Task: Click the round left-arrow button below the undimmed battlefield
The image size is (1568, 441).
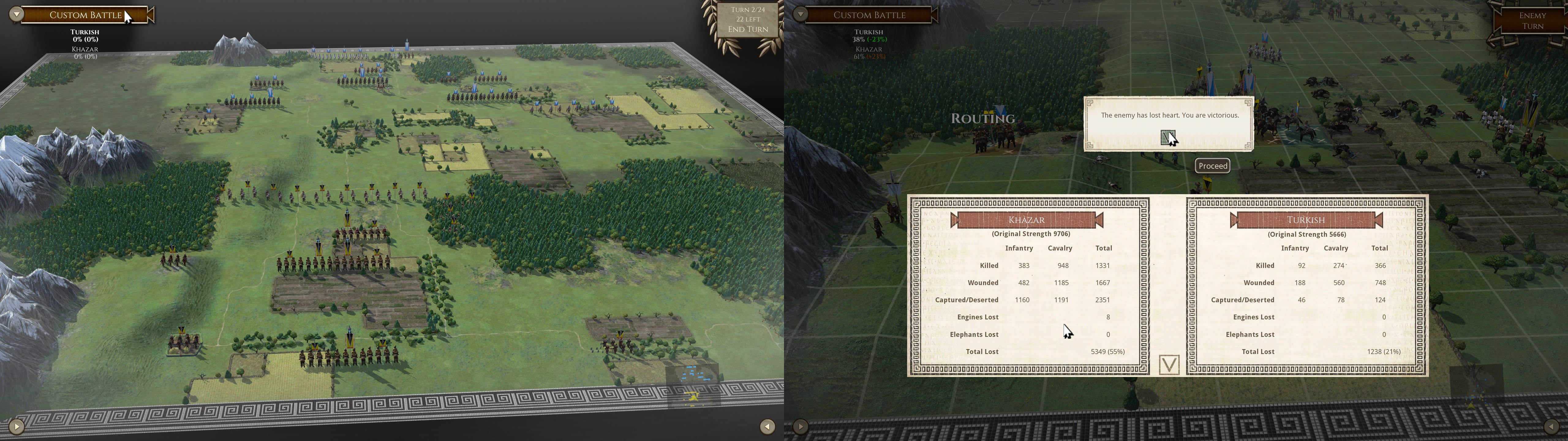Action: click(x=767, y=426)
